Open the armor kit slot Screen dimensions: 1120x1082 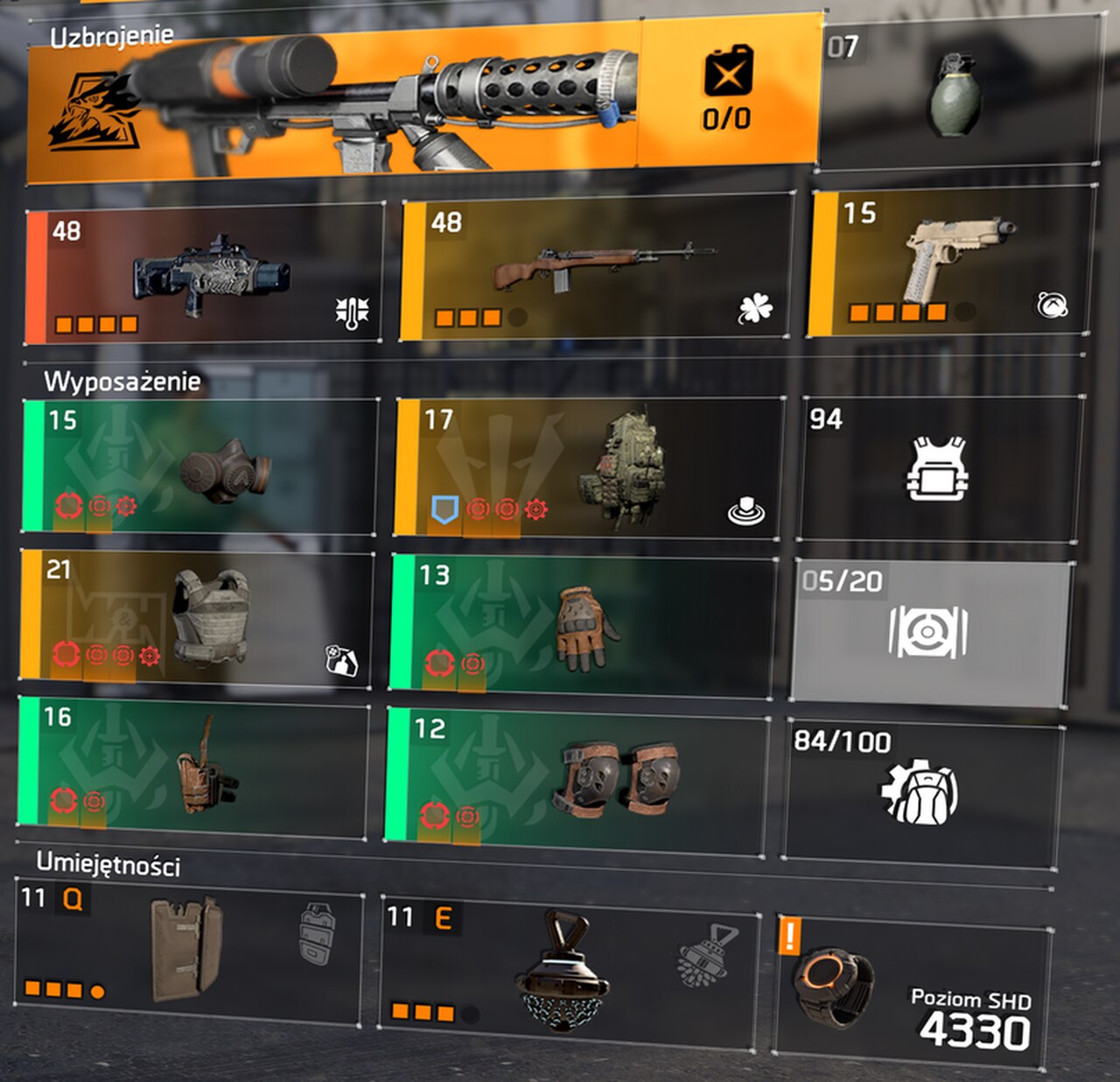937,467
